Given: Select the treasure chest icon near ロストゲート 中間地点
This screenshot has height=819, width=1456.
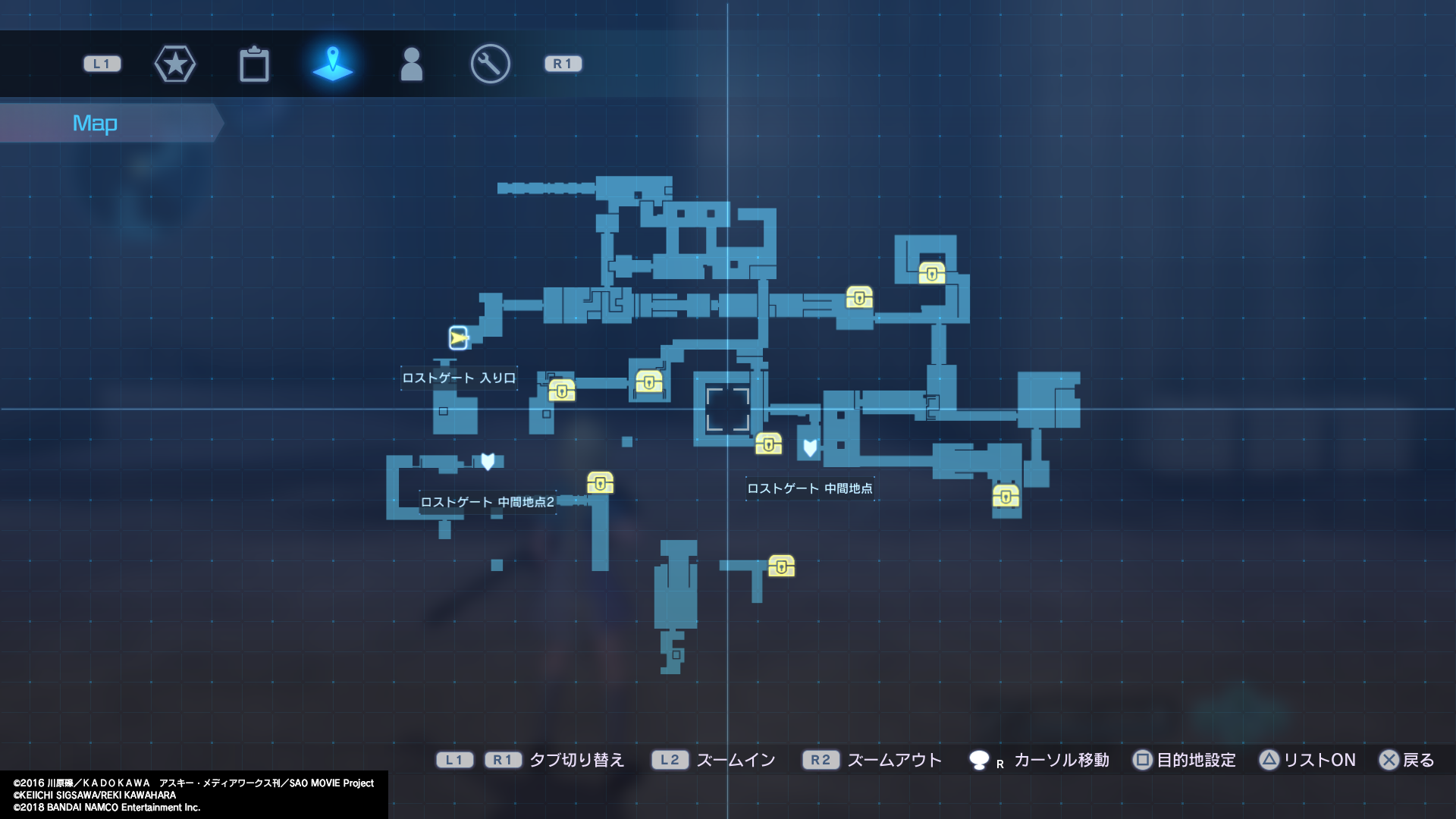Looking at the screenshot, I should [769, 444].
